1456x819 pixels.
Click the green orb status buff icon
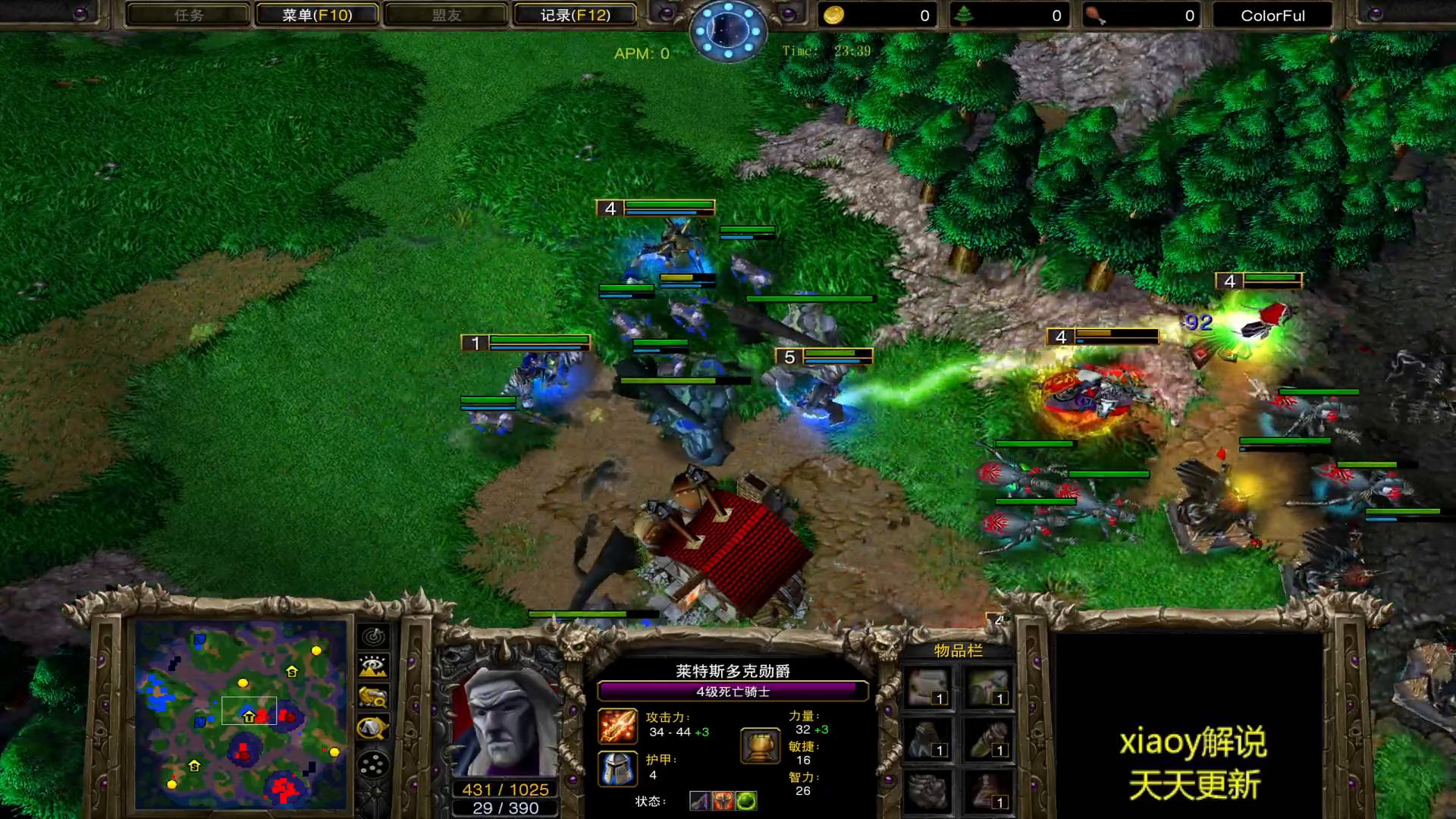click(x=746, y=801)
